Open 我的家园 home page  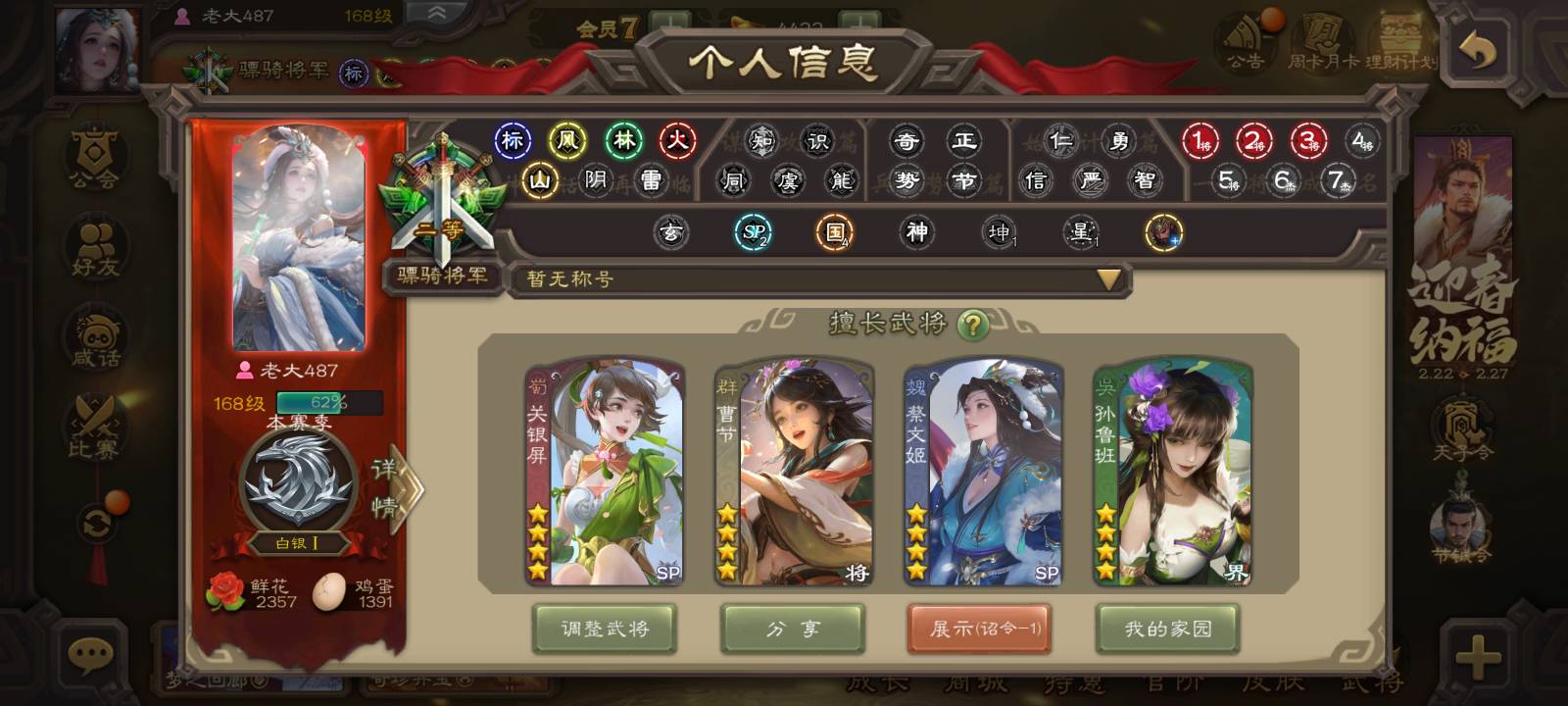pos(1167,629)
